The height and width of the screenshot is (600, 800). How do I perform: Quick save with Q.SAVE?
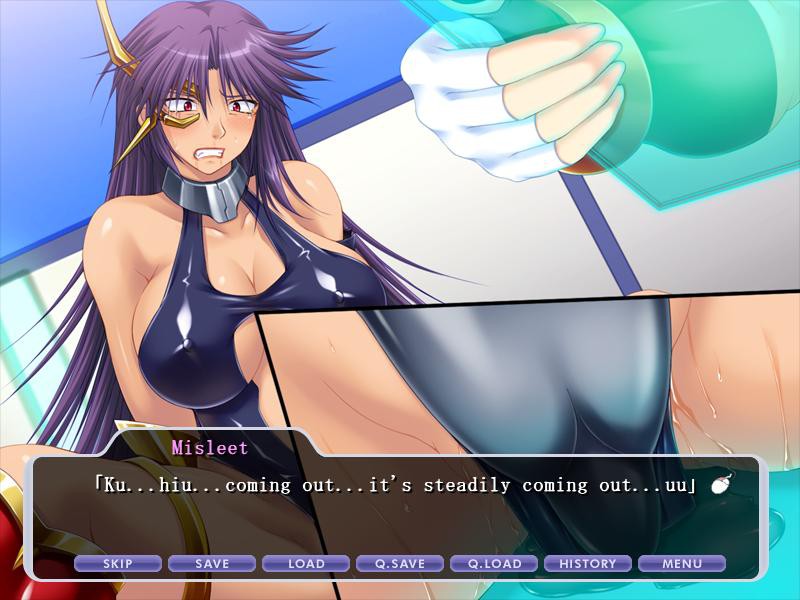(400, 564)
